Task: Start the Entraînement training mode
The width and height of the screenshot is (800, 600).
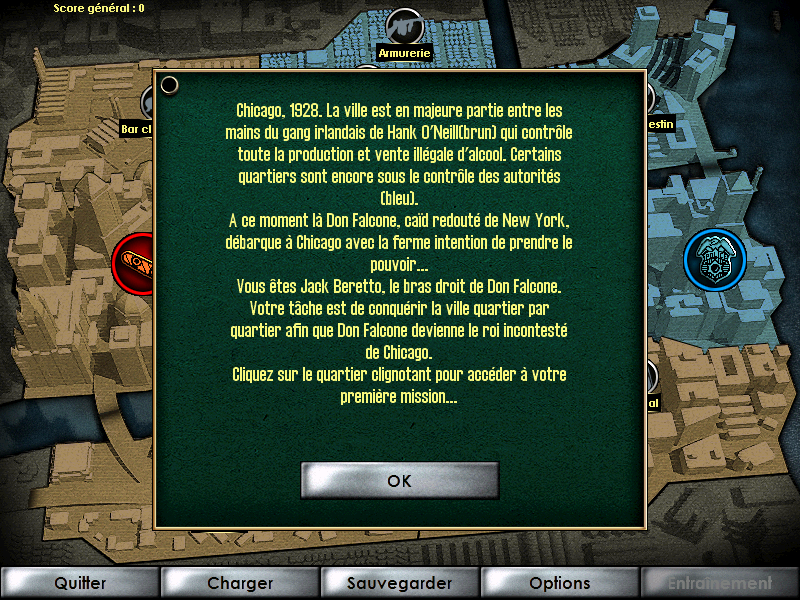Action: tap(720, 583)
